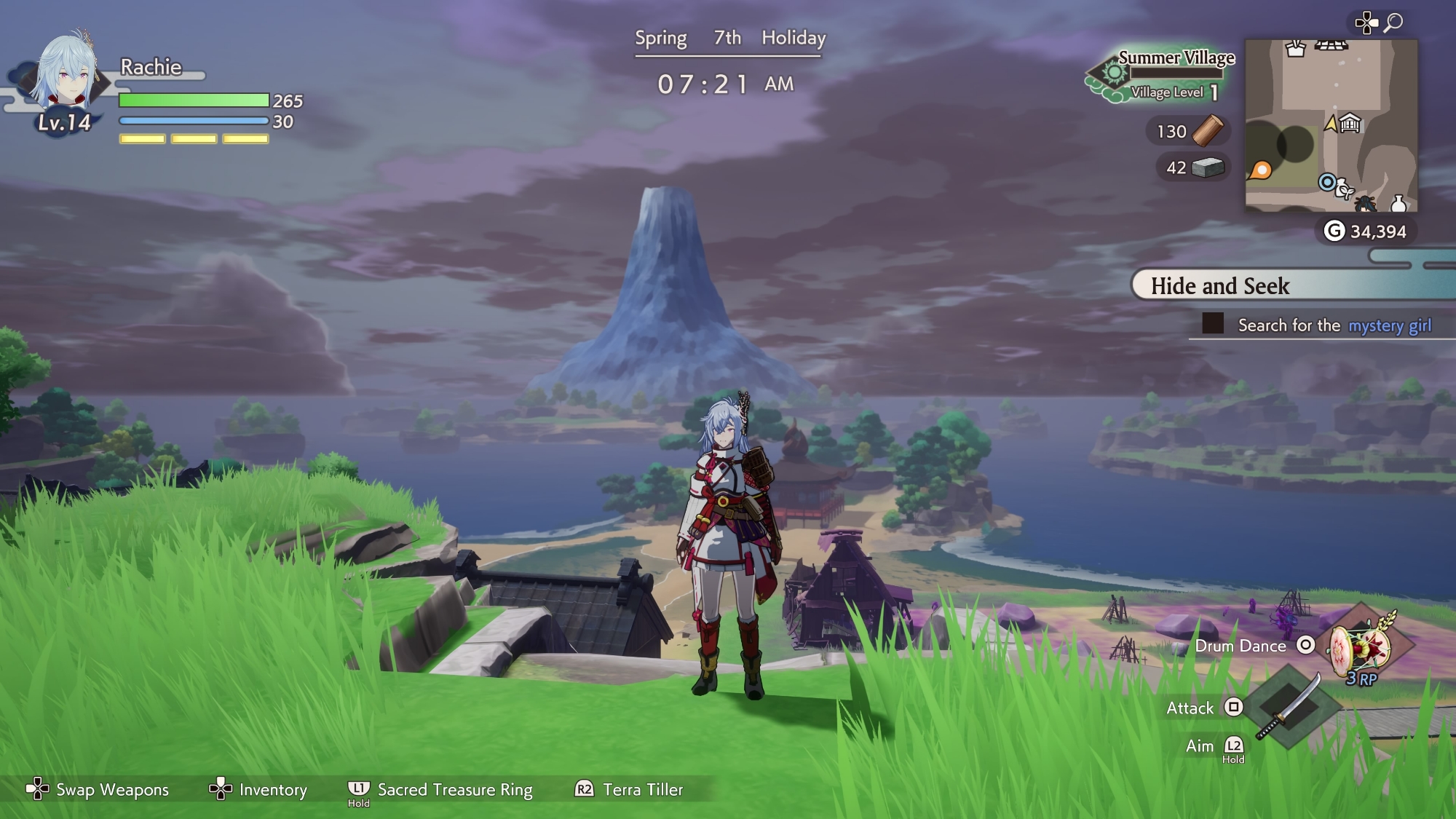Click Rachie's character portrait
Image resolution: width=1456 pixels, height=819 pixels.
click(66, 73)
